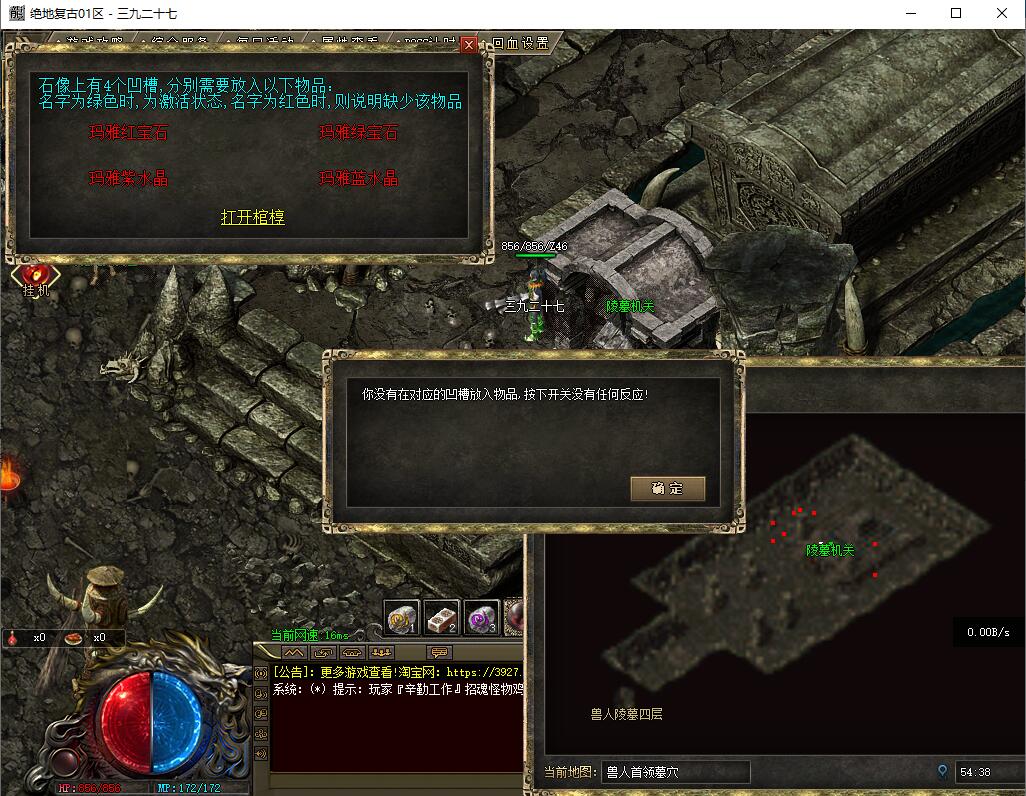Screen dimensions: 1026x796
Task: Click the current map name field
Action: point(676,772)
